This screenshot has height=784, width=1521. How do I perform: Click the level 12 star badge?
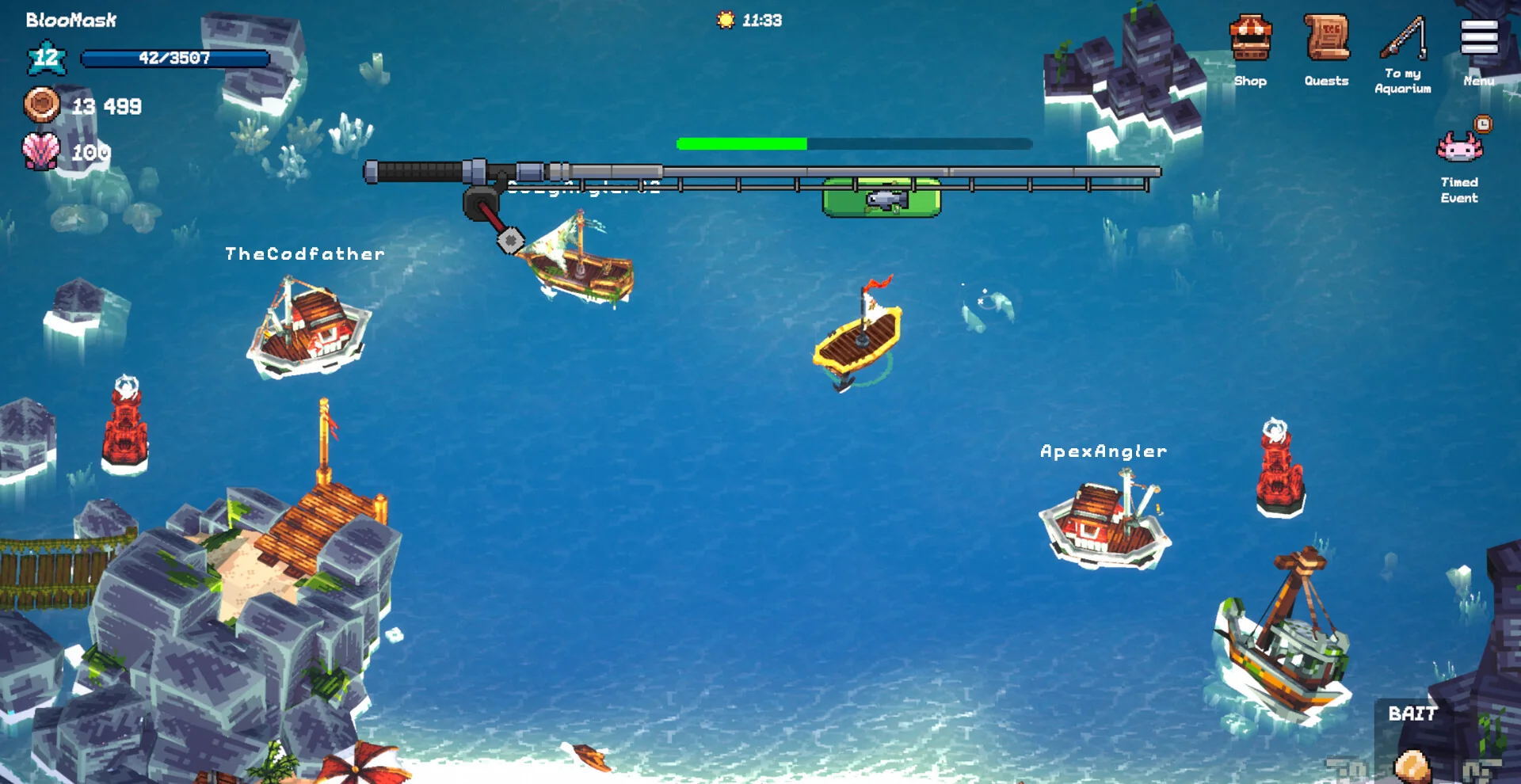pos(46,58)
